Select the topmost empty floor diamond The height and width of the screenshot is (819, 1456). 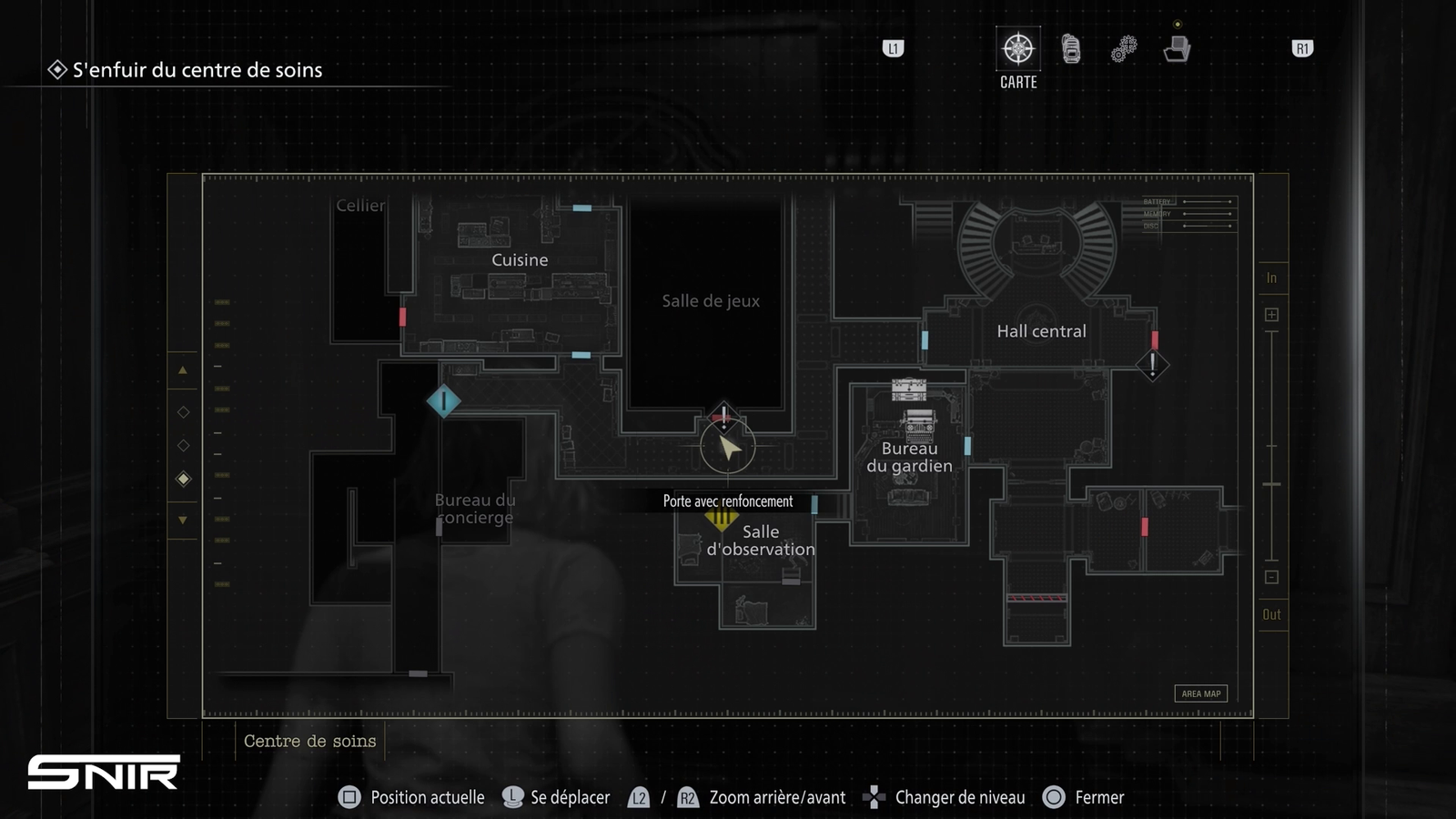[x=183, y=412]
